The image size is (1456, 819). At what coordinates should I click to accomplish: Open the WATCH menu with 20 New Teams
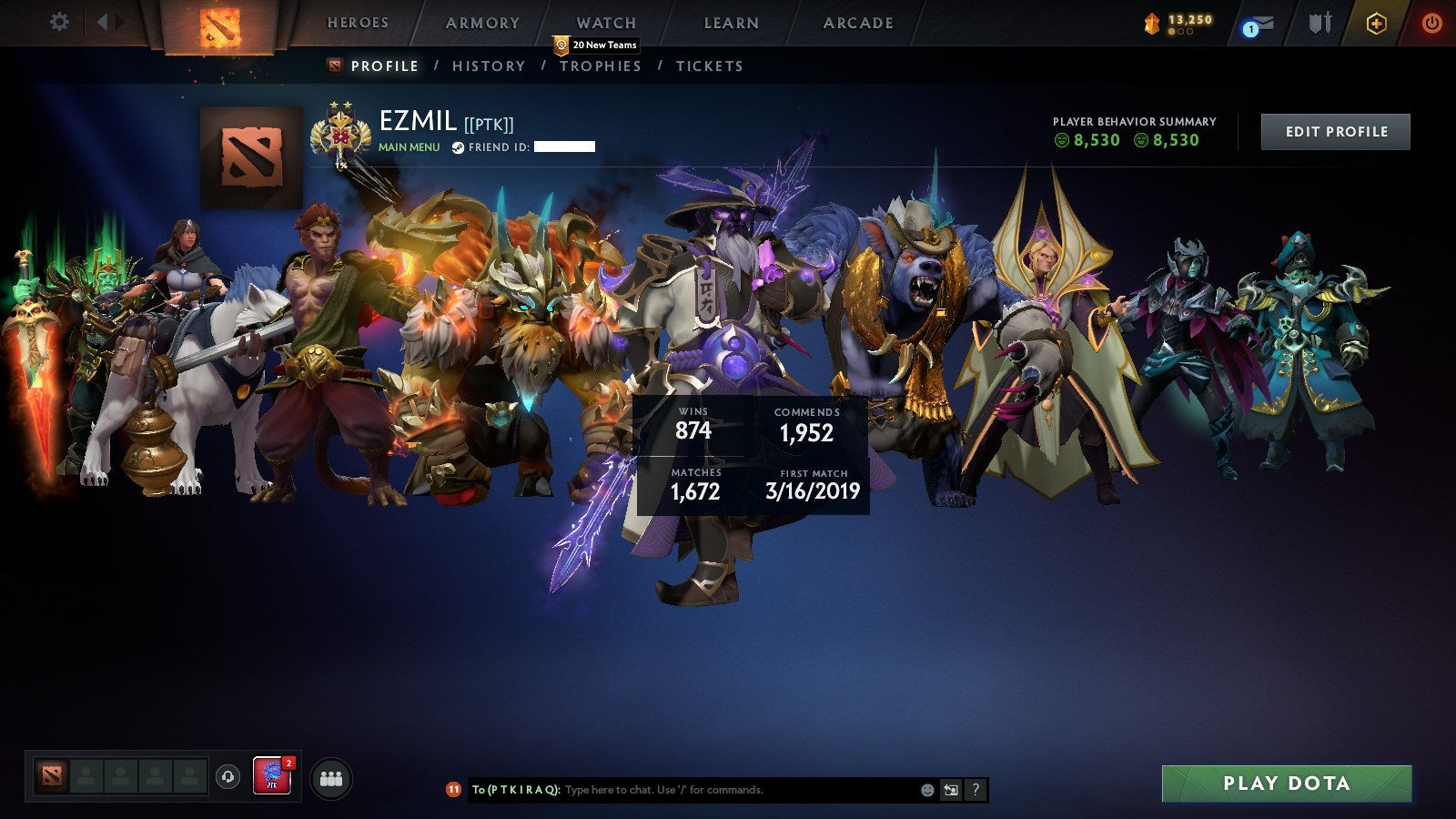click(x=605, y=24)
